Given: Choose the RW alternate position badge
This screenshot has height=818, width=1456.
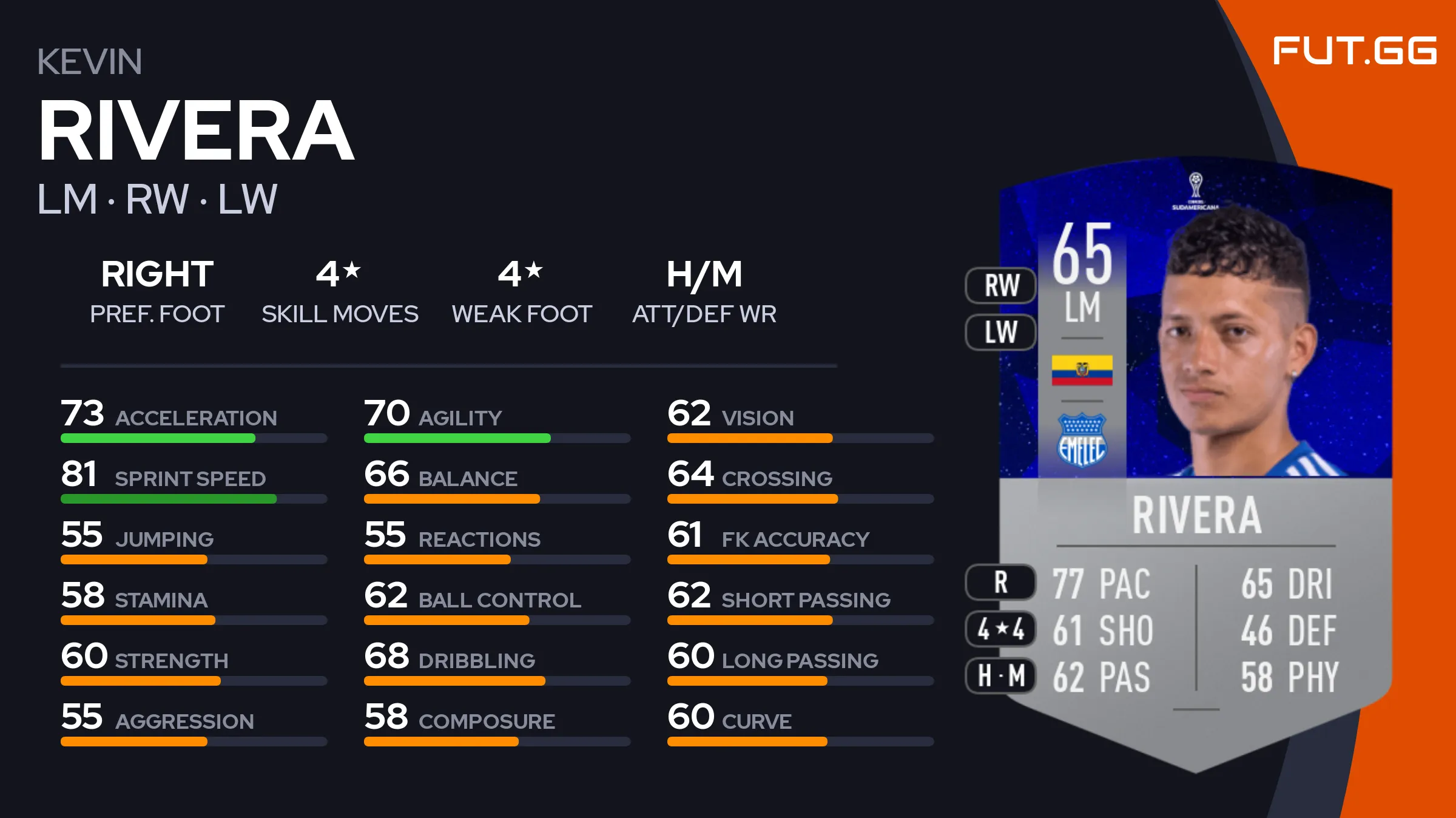Looking at the screenshot, I should point(1001,285).
